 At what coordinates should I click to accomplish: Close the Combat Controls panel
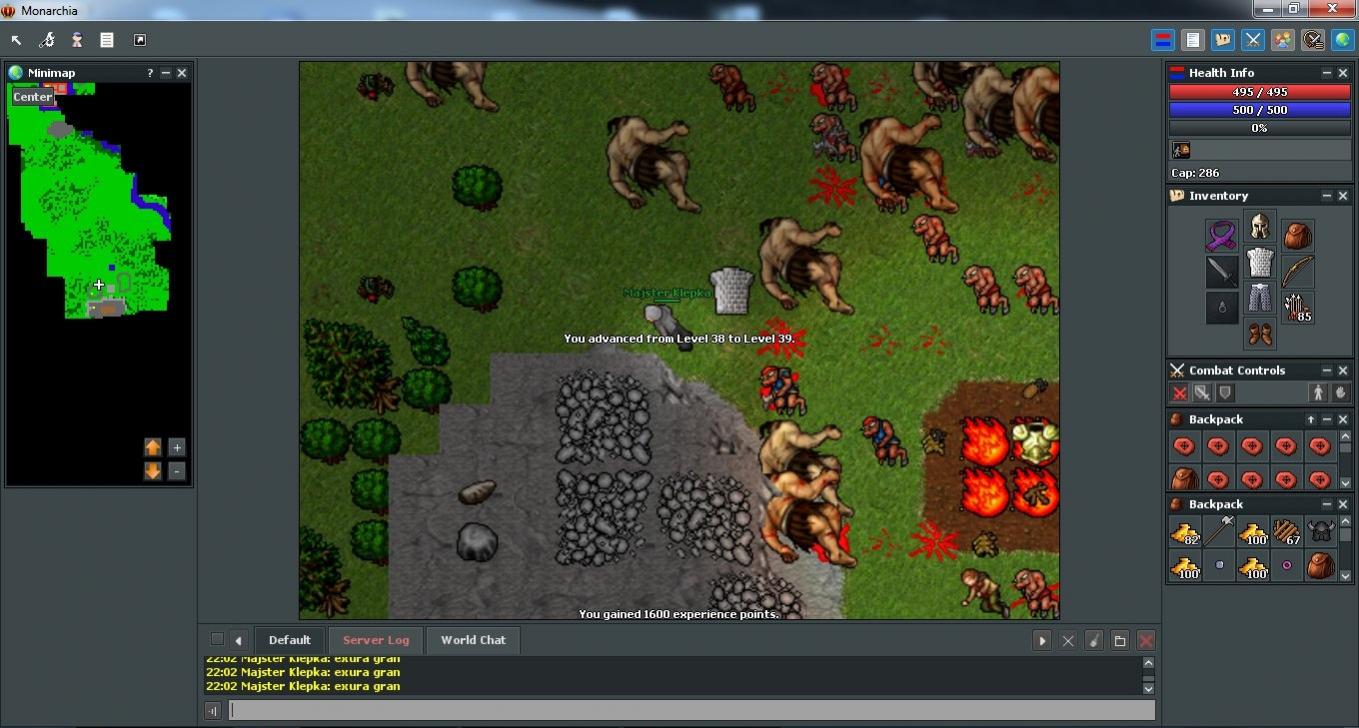tap(1343, 370)
